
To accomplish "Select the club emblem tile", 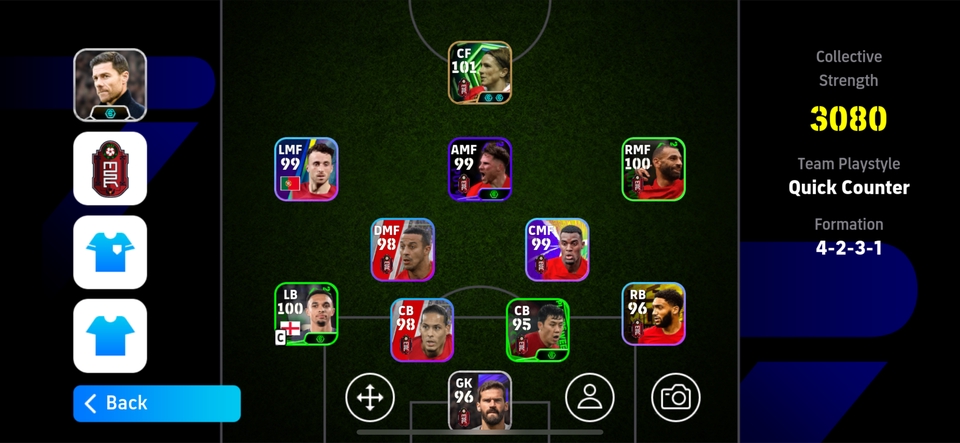I will (110, 168).
